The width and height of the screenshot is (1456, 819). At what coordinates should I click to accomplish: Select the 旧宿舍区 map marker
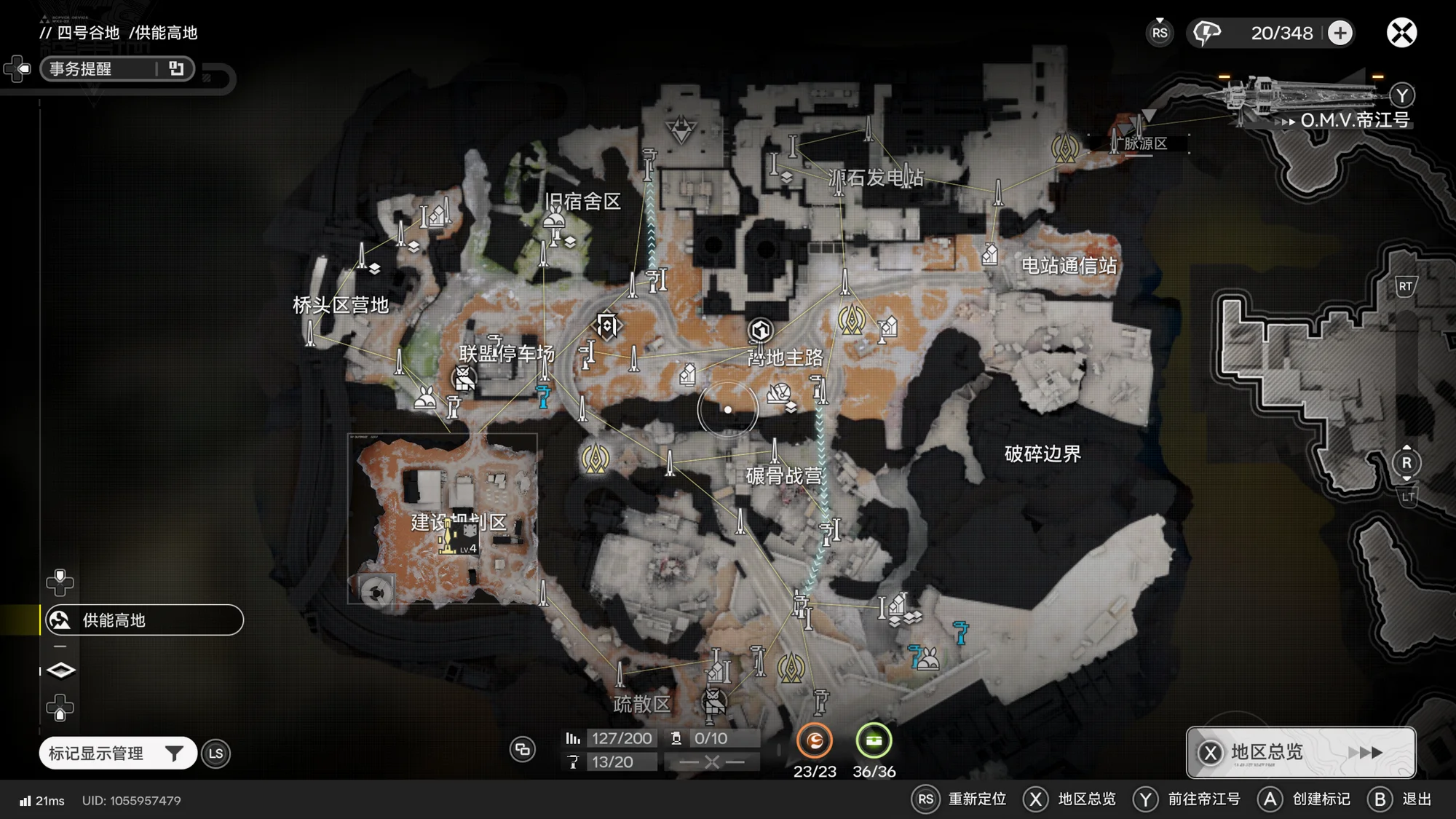555,217
